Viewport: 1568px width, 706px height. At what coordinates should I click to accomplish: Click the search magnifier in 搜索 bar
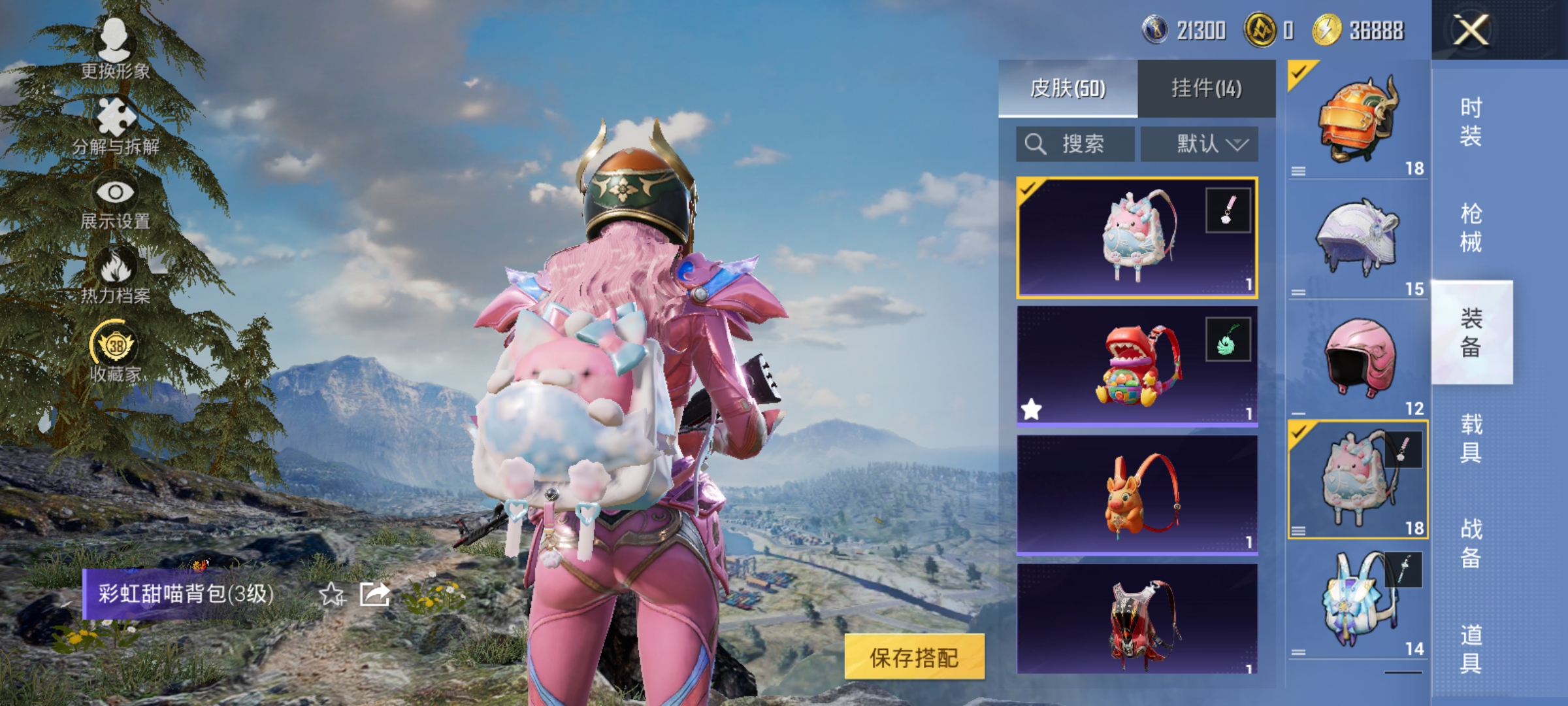click(1036, 144)
